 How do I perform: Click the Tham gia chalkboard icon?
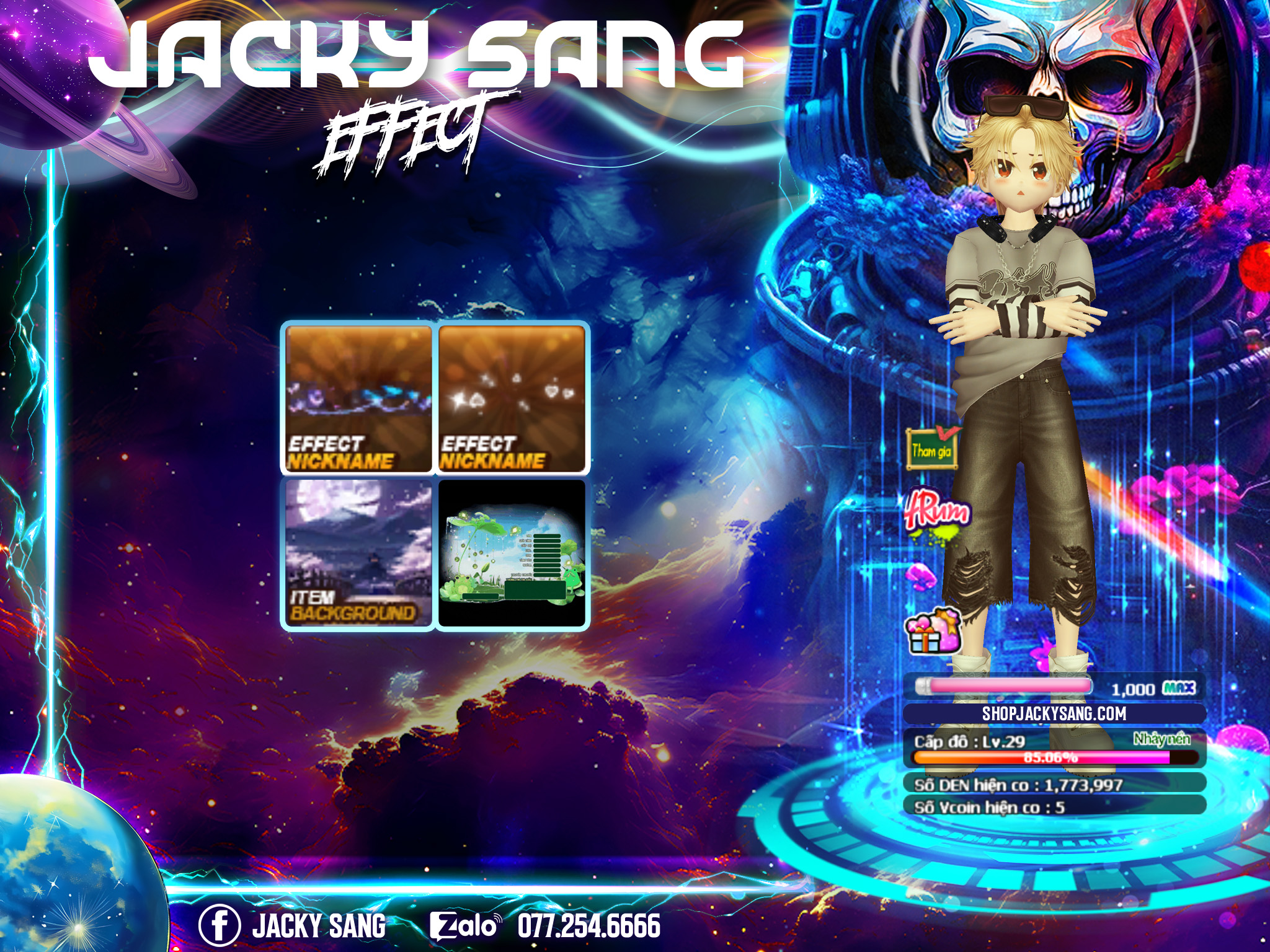pos(931,449)
